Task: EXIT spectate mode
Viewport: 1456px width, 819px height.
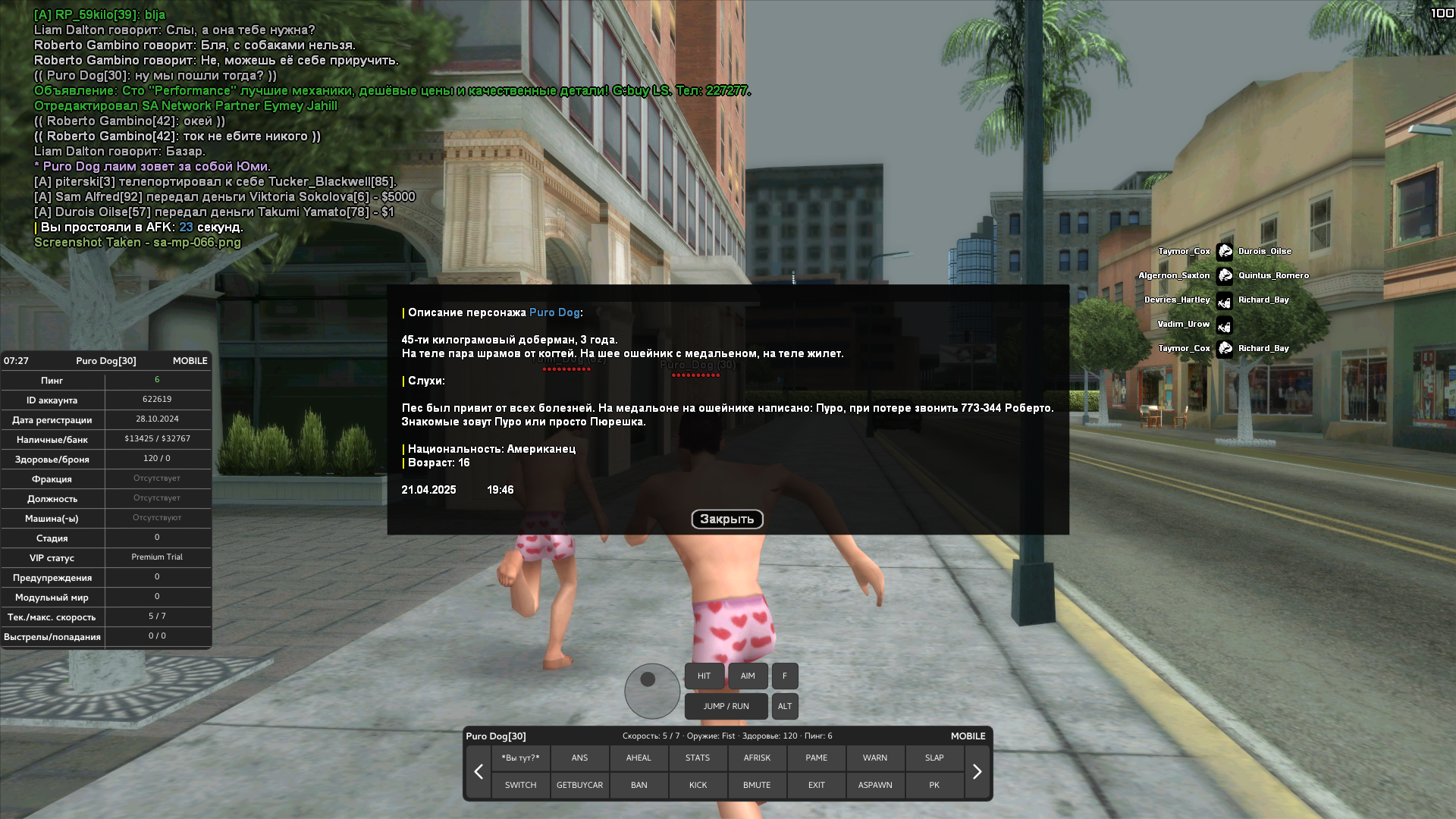Action: tap(816, 785)
